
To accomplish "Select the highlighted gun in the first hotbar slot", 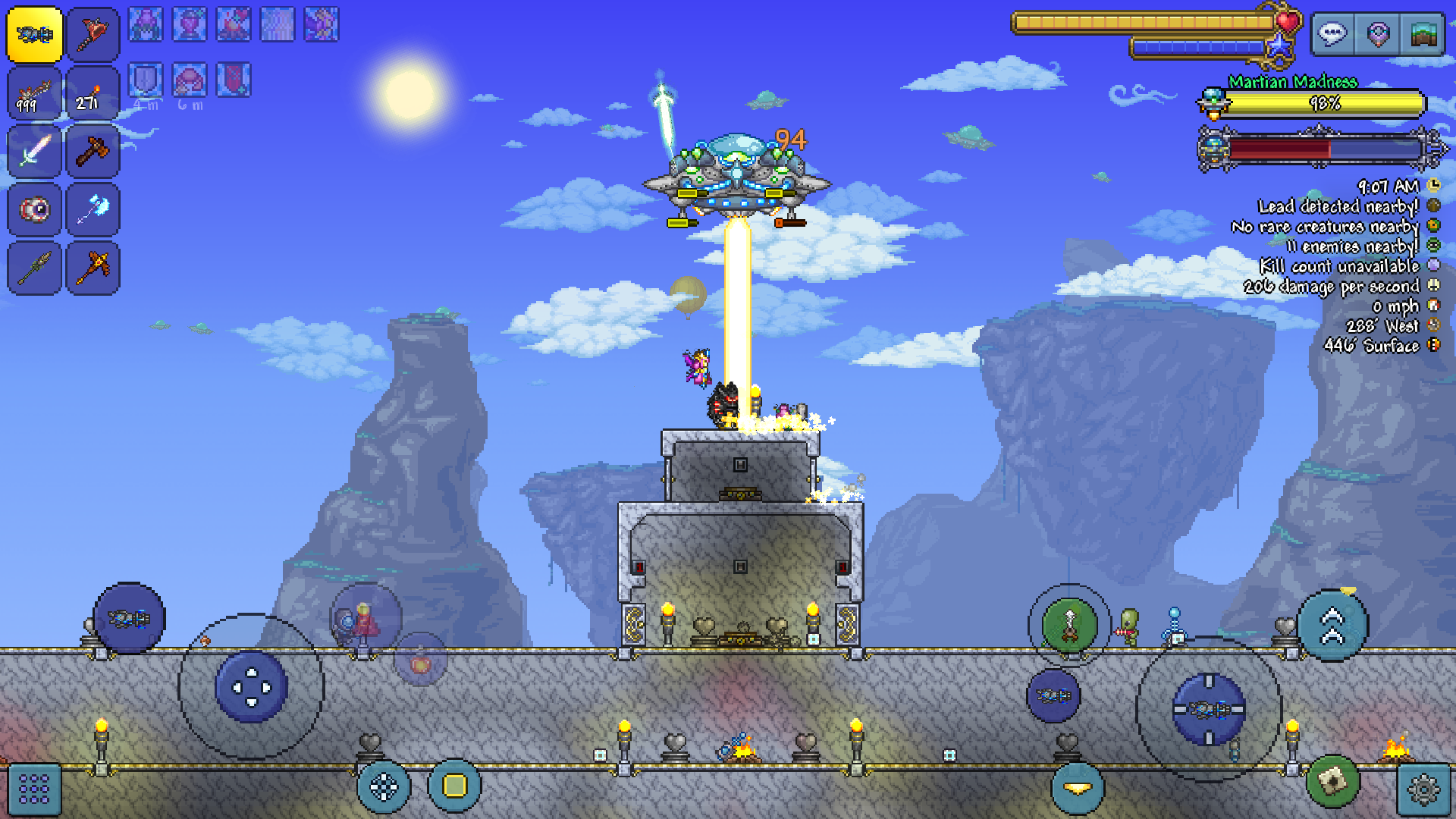I will (35, 35).
